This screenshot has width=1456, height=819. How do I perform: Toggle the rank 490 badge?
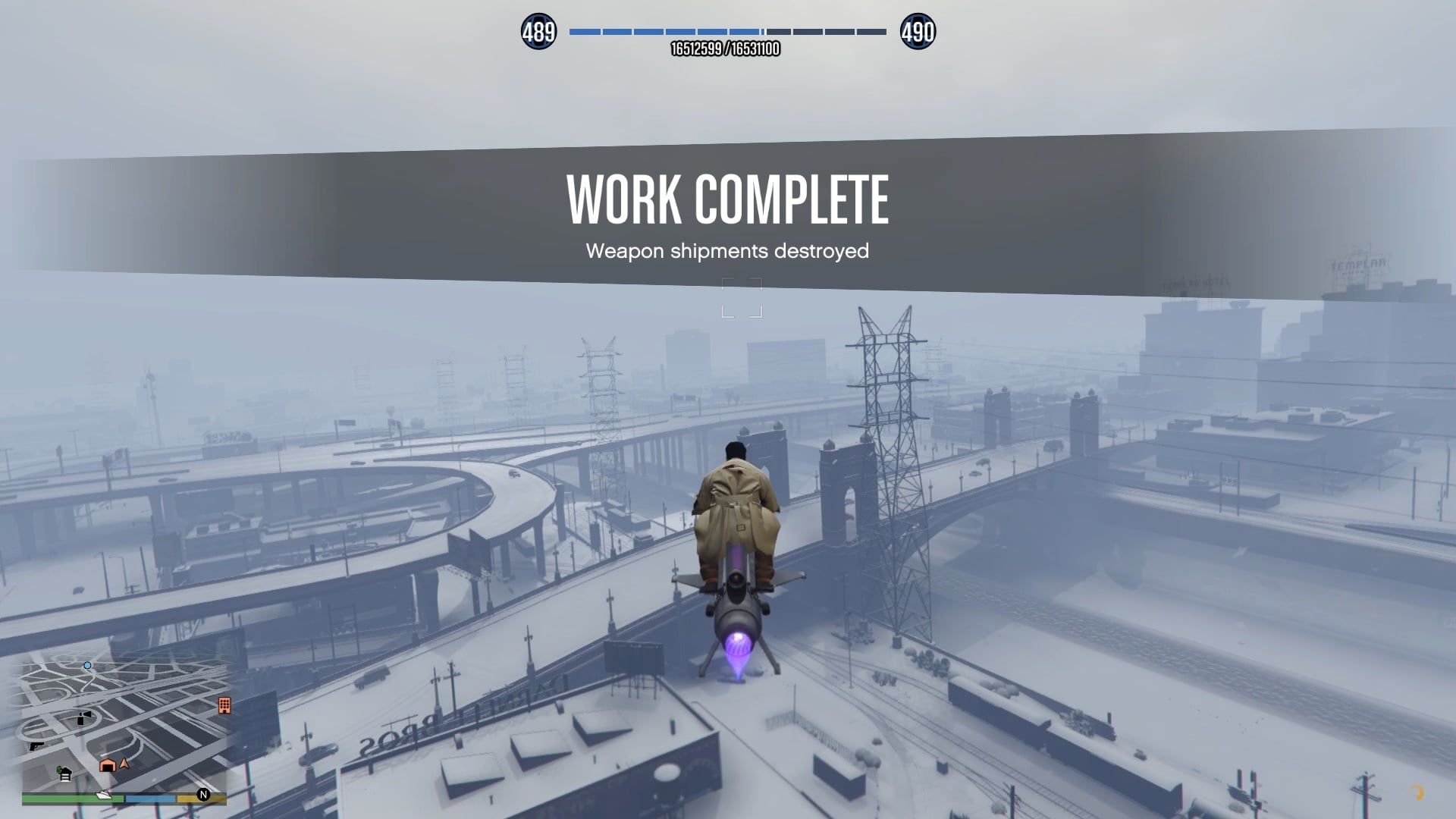(x=919, y=32)
